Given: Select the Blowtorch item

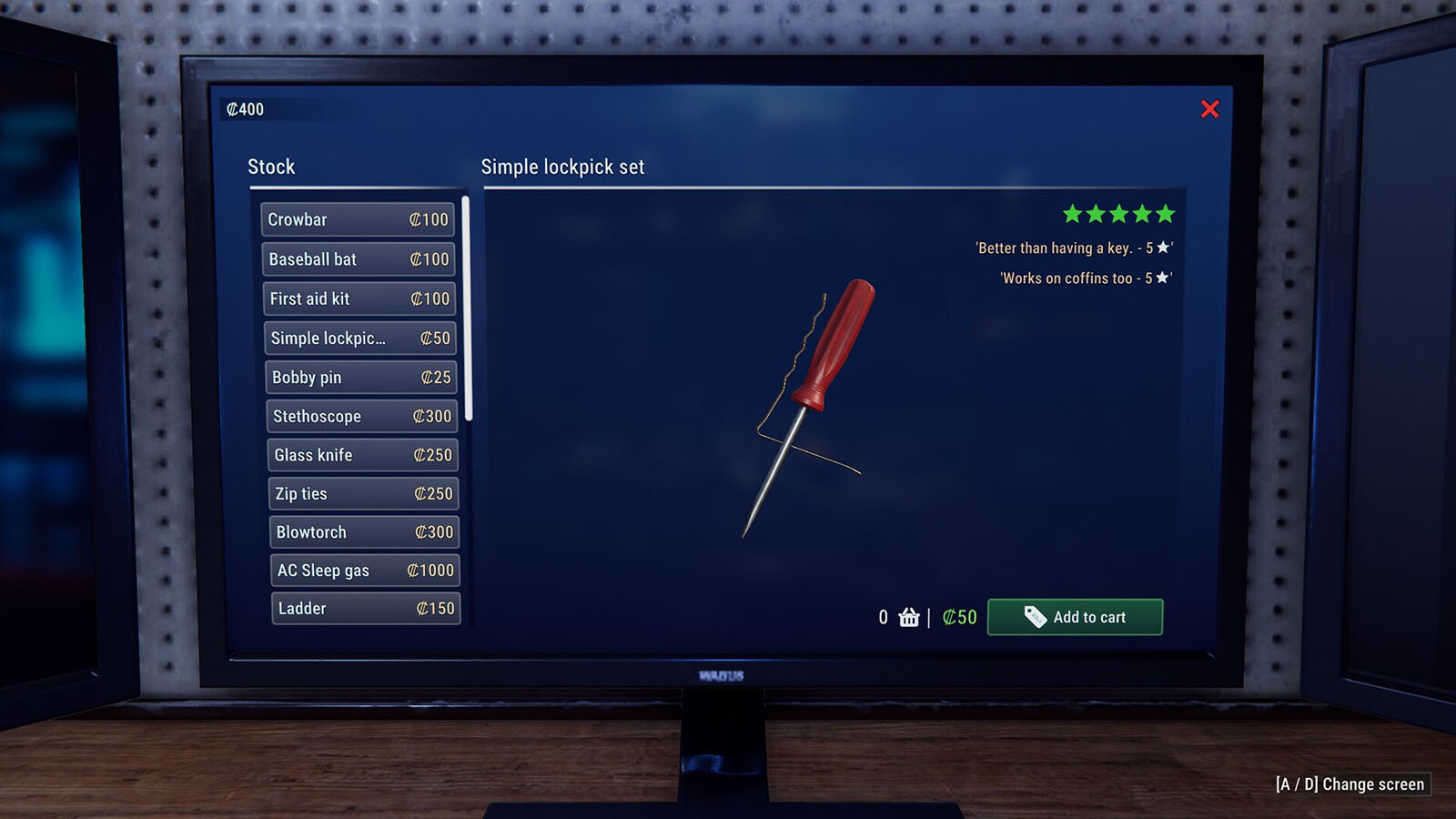Looking at the screenshot, I should click(365, 531).
